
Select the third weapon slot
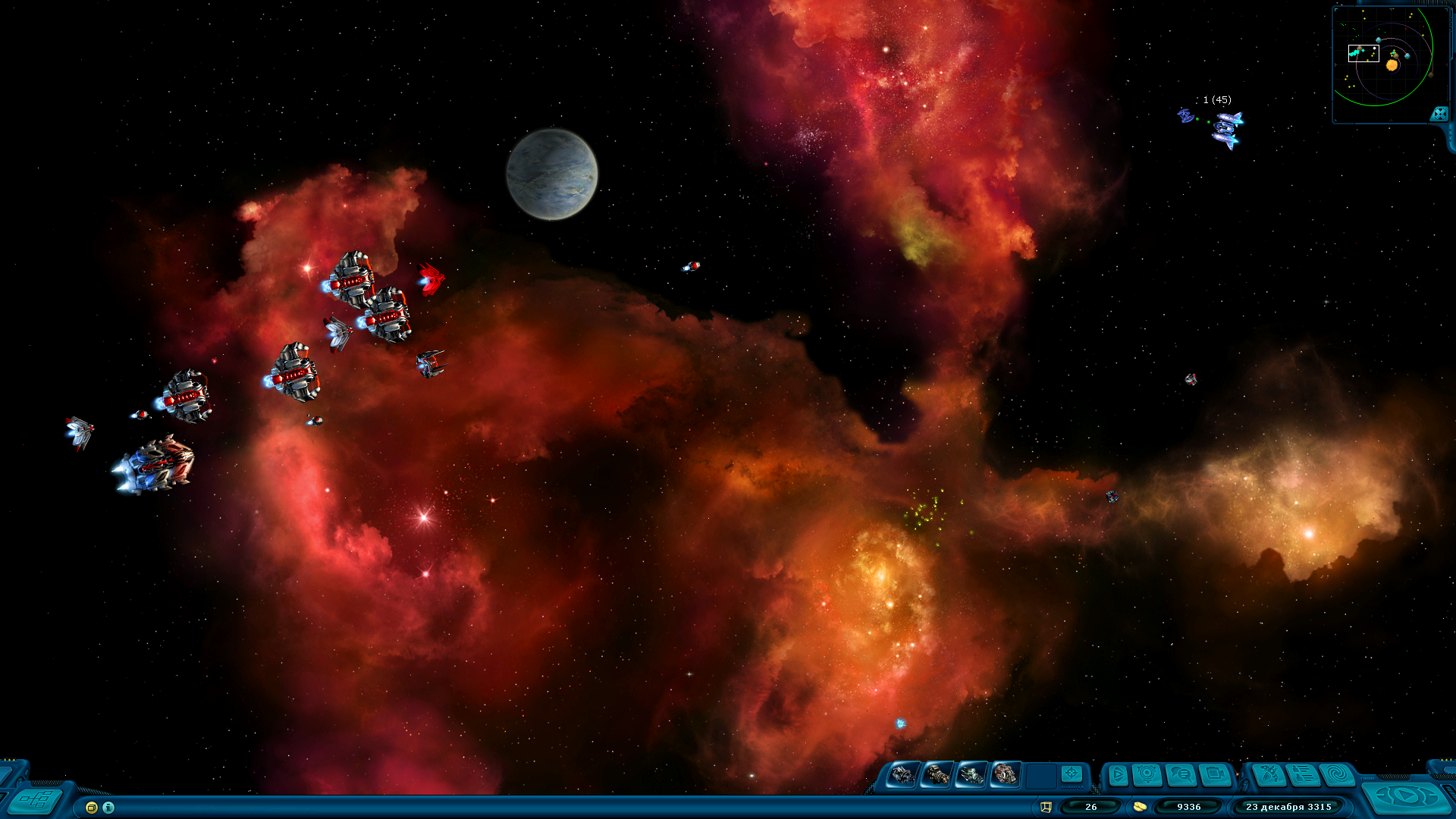(x=971, y=775)
